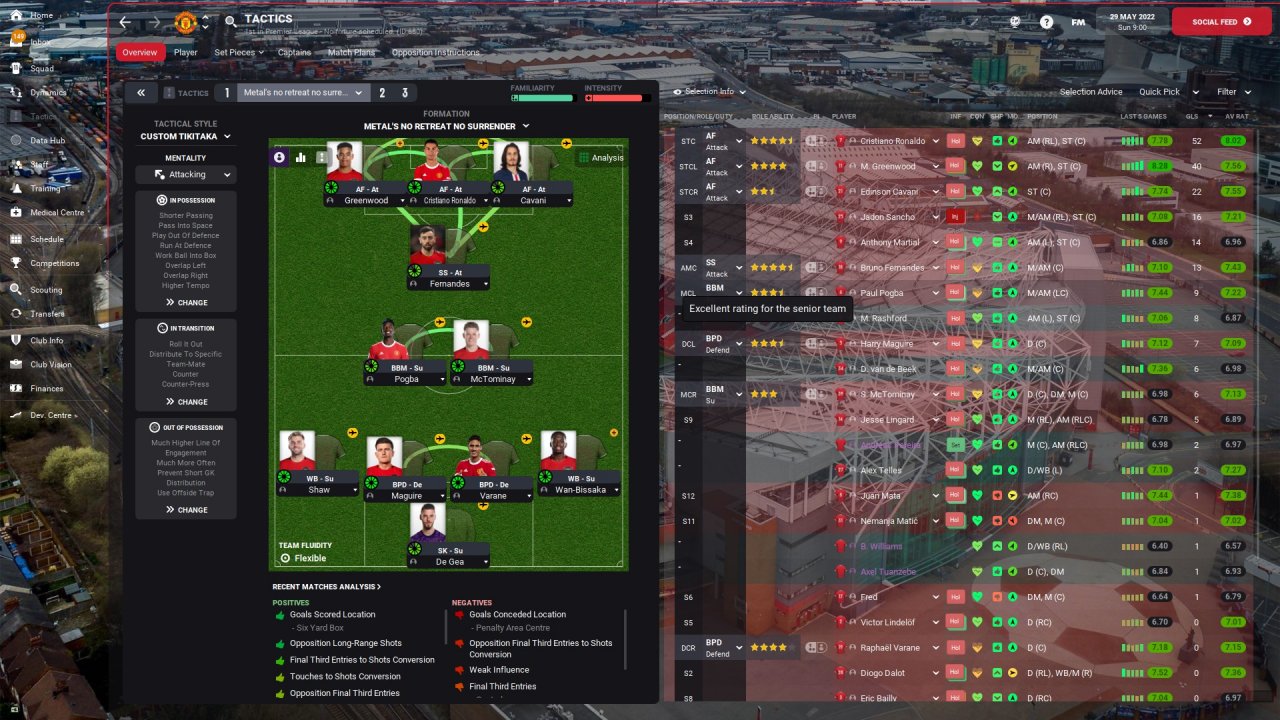This screenshot has width=1280, height=720.
Task: Open the Data Hub menu entry
Action: click(47, 141)
